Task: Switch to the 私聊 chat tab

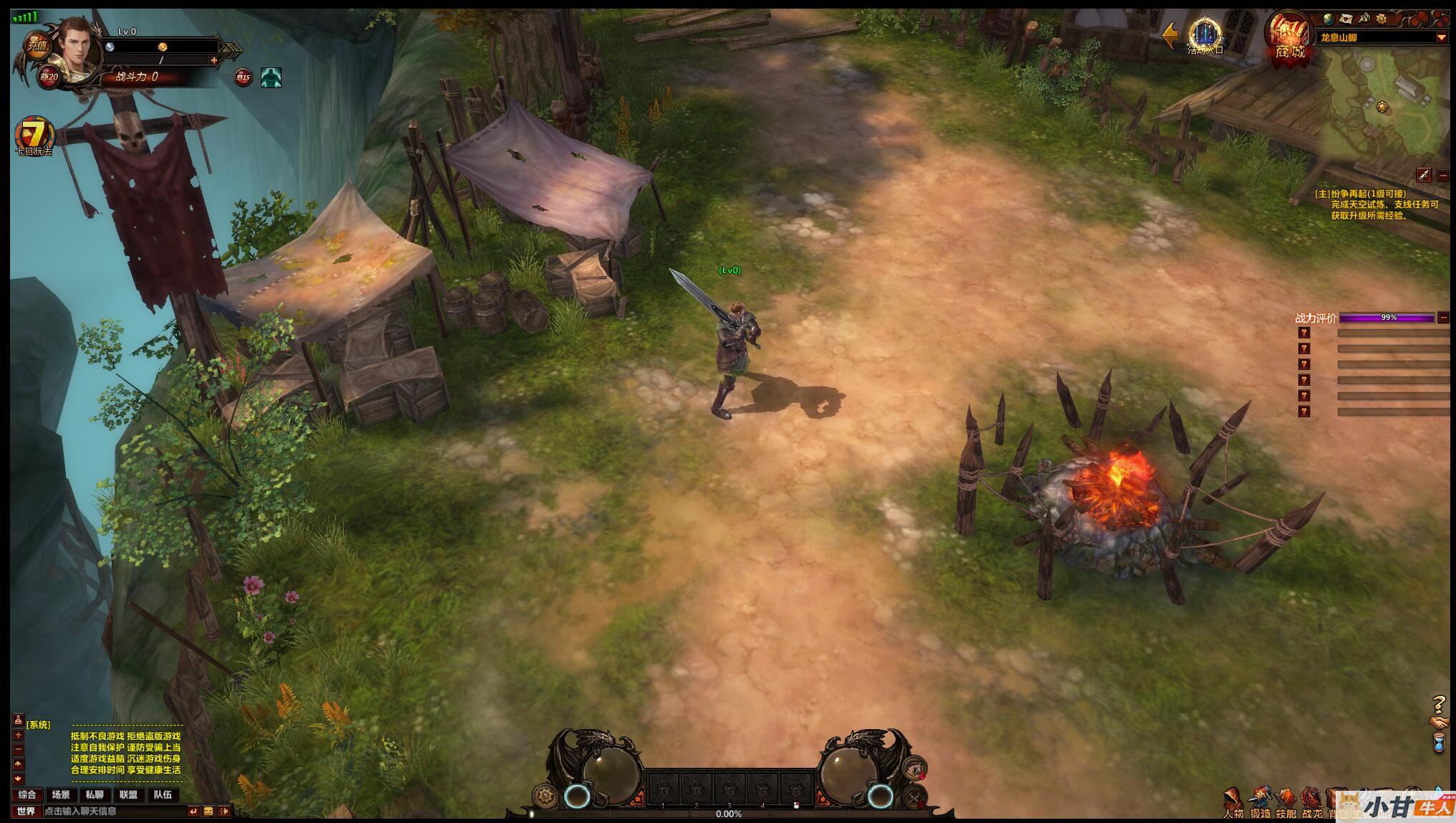Action: click(95, 794)
